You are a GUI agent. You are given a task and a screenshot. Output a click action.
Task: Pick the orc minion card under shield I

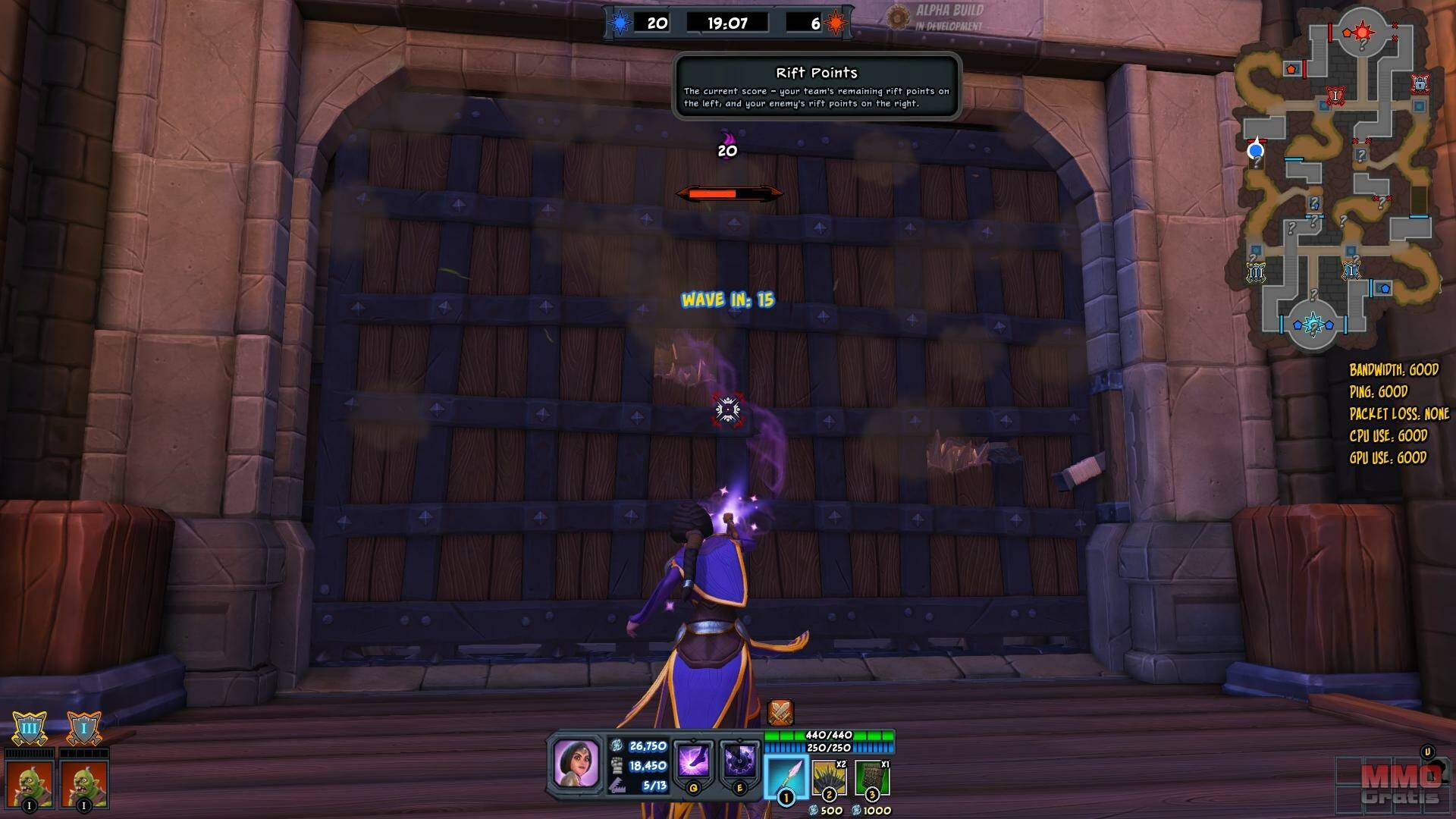83,783
